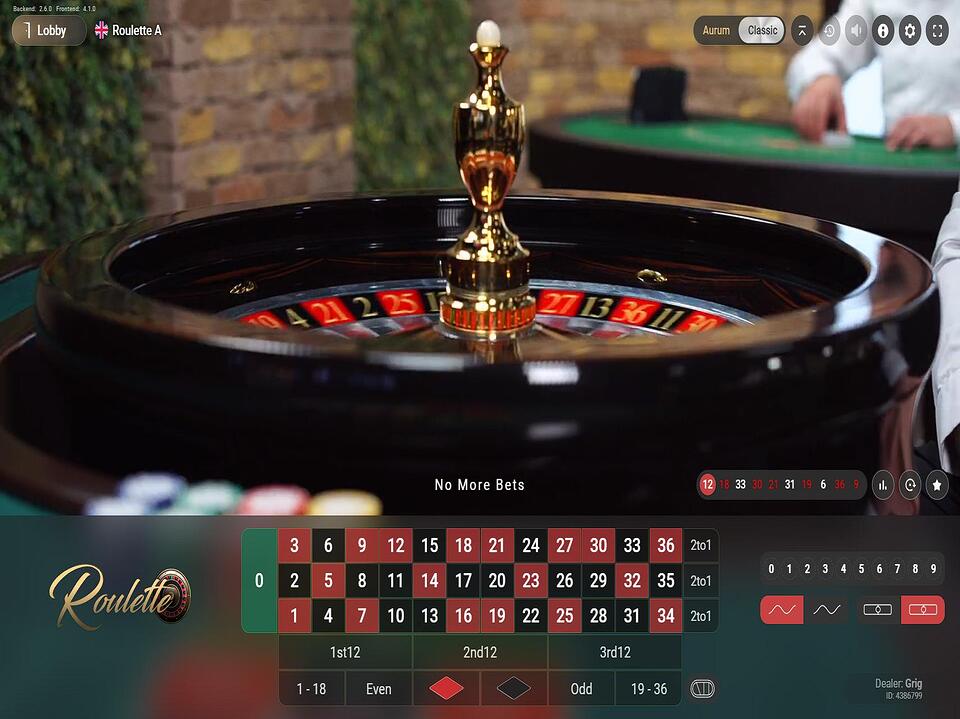Select the Classic view mode
Screen dimensions: 960x719
[x=762, y=30]
